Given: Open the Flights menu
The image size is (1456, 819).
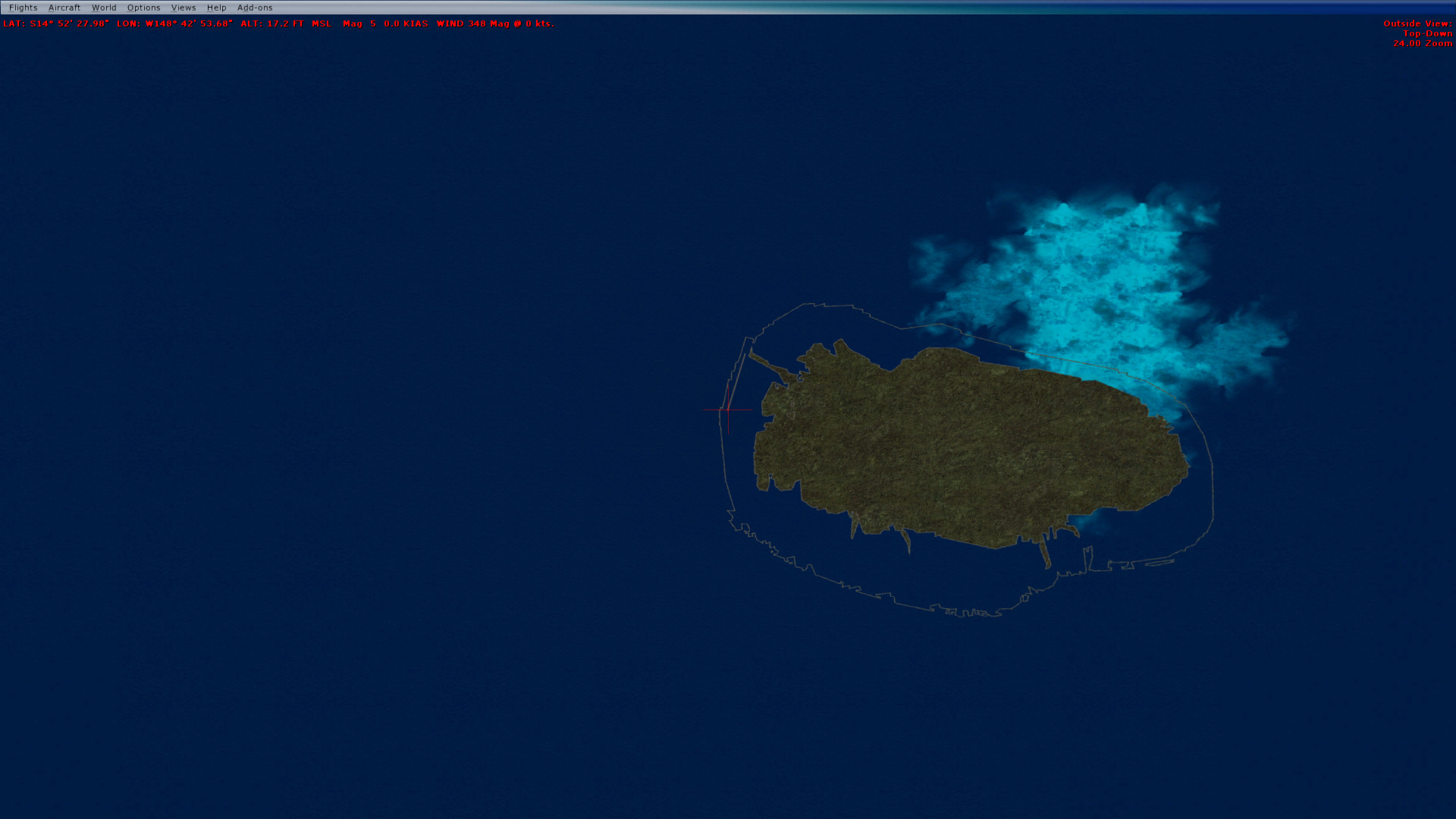Looking at the screenshot, I should pos(23,8).
